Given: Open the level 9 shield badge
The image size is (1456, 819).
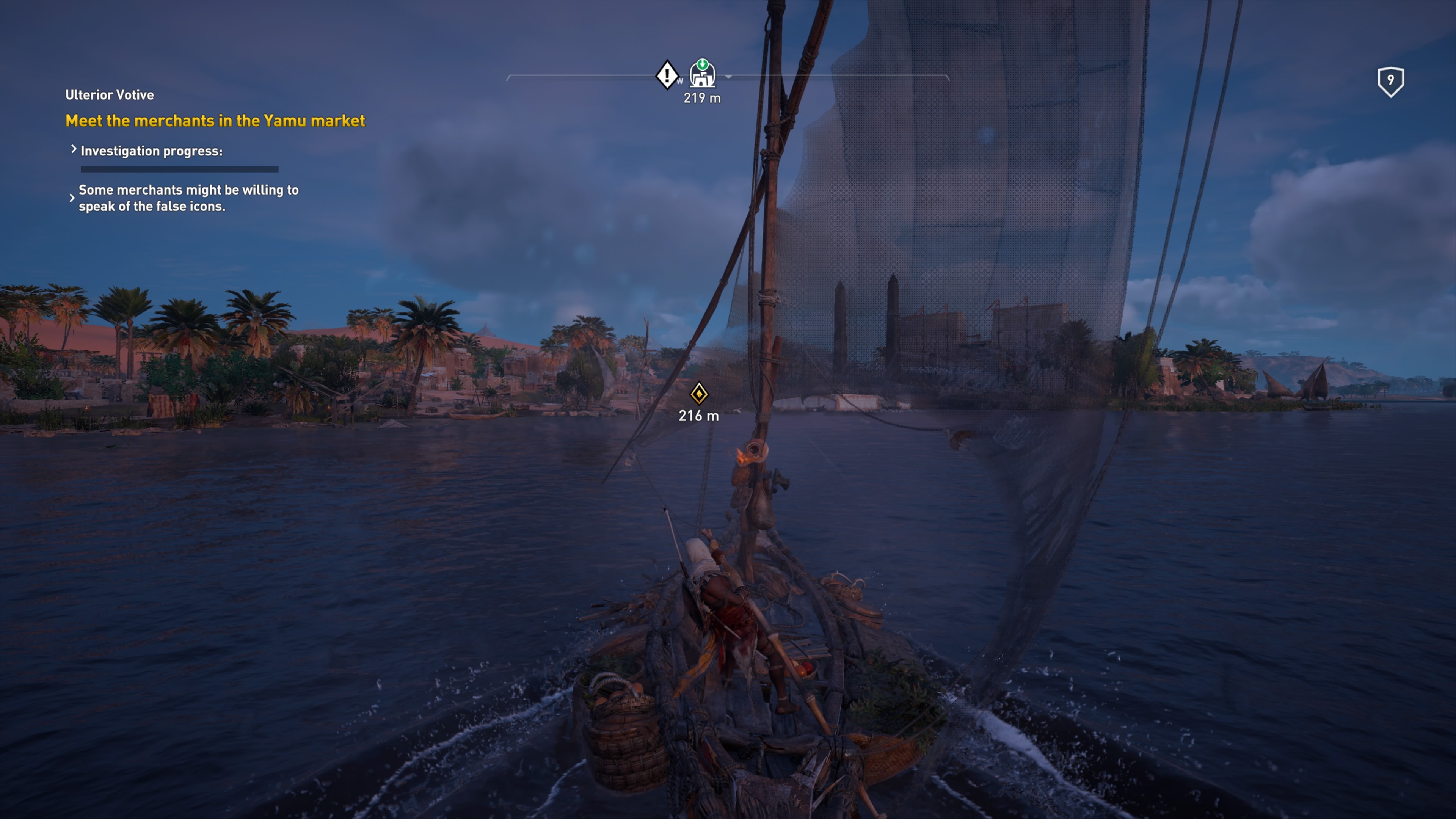Looking at the screenshot, I should [1390, 82].
